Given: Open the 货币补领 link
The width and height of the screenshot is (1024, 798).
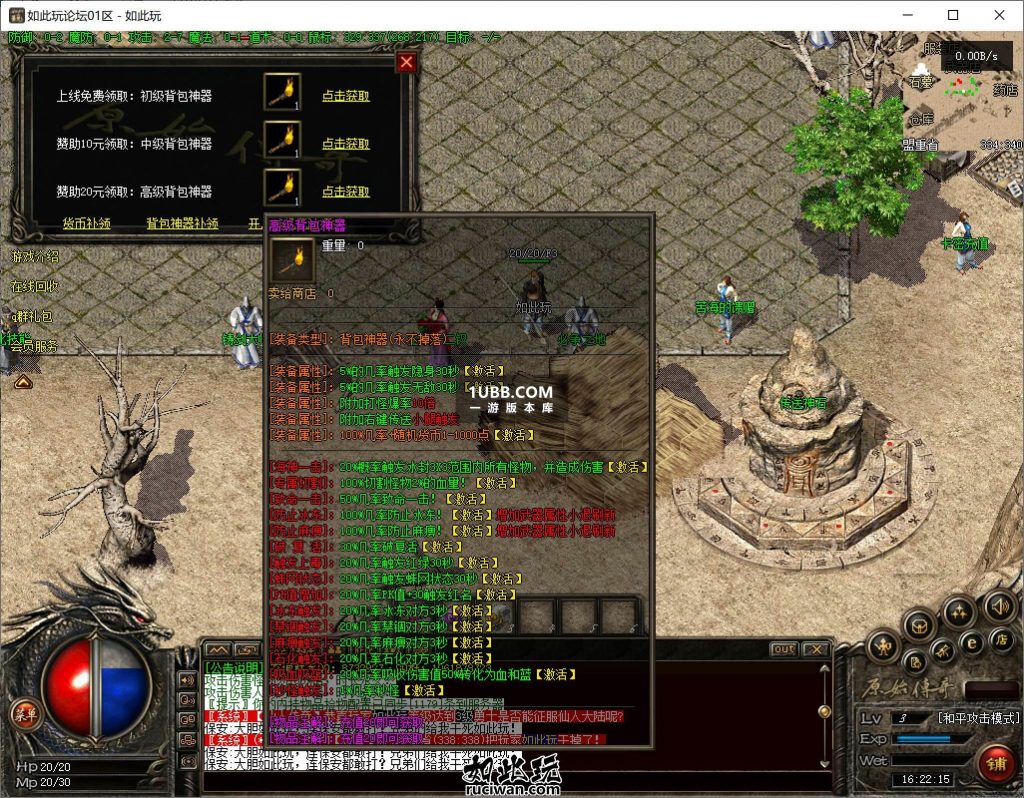Looking at the screenshot, I should (87, 224).
